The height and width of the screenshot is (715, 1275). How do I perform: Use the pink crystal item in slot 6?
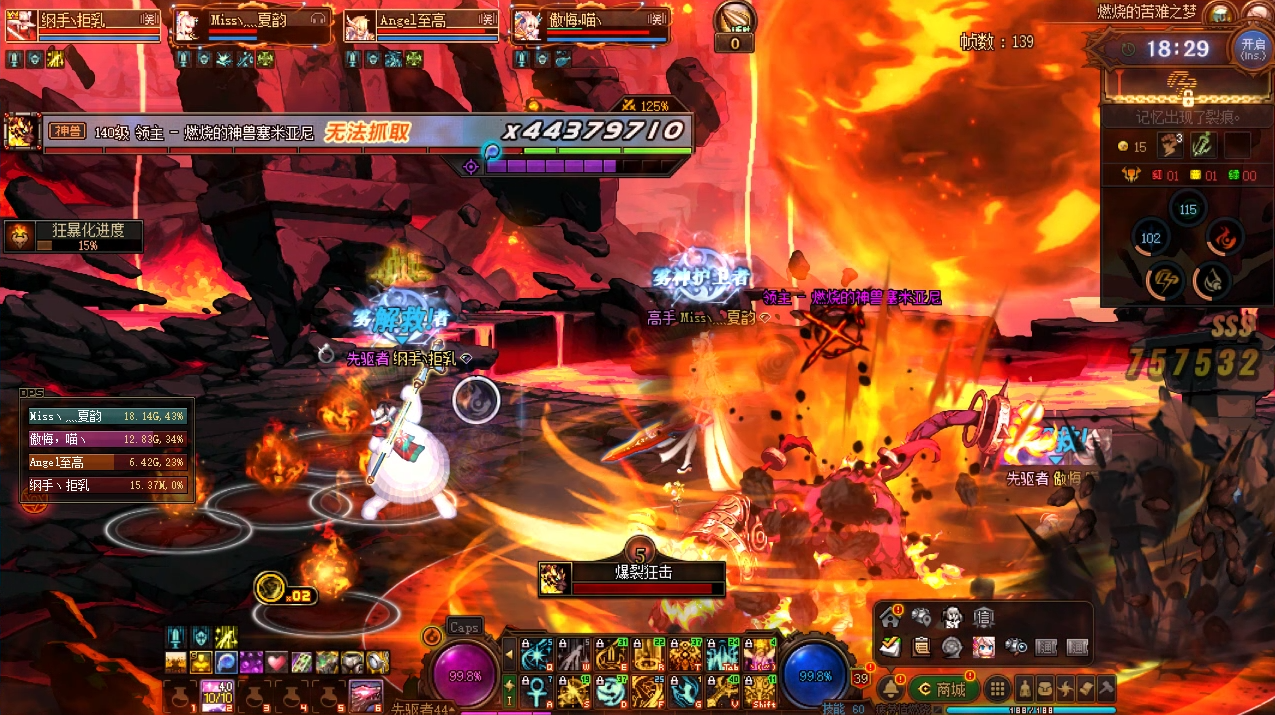(x=365, y=695)
